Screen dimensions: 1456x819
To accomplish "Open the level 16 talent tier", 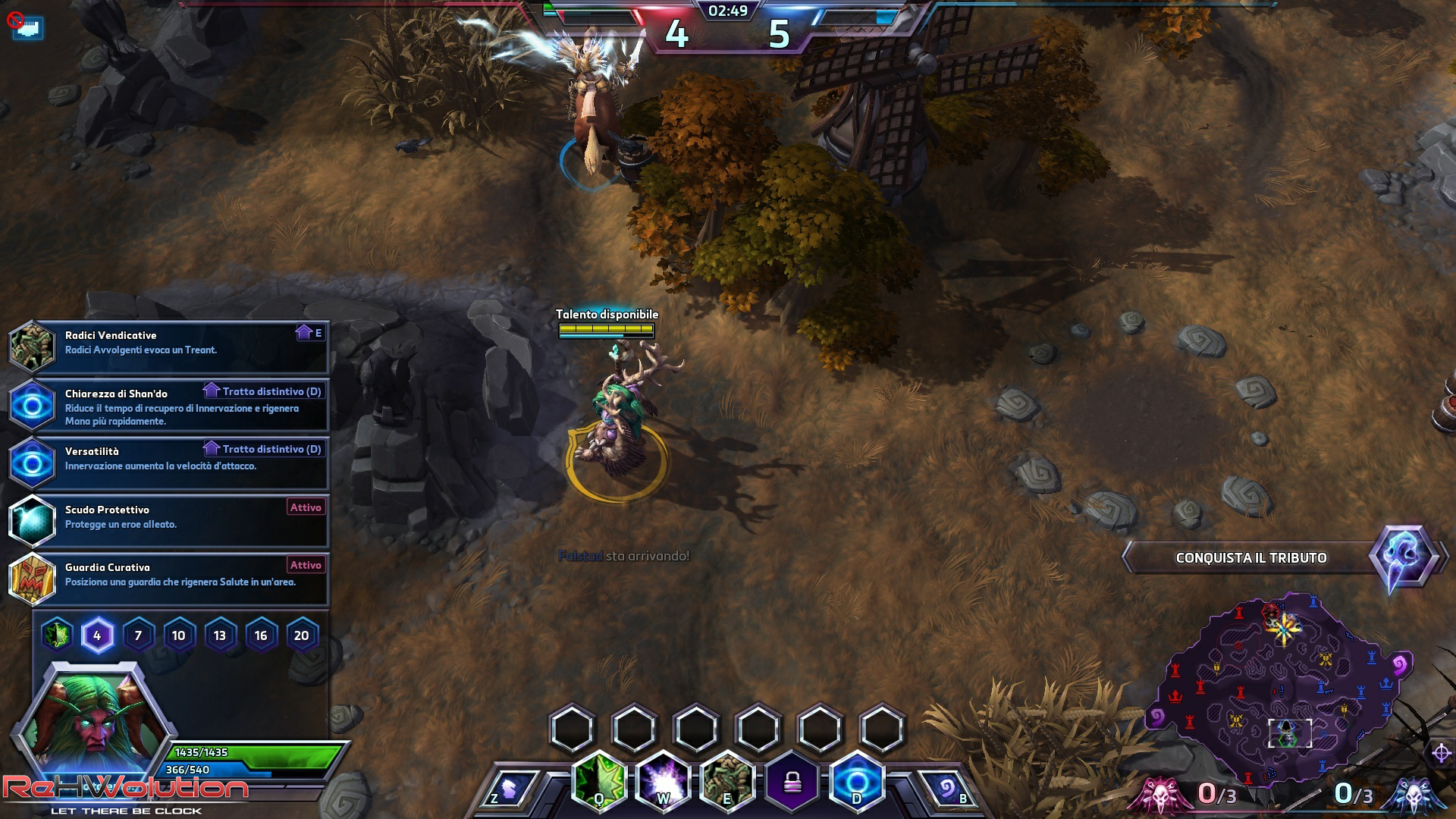I will click(x=261, y=635).
